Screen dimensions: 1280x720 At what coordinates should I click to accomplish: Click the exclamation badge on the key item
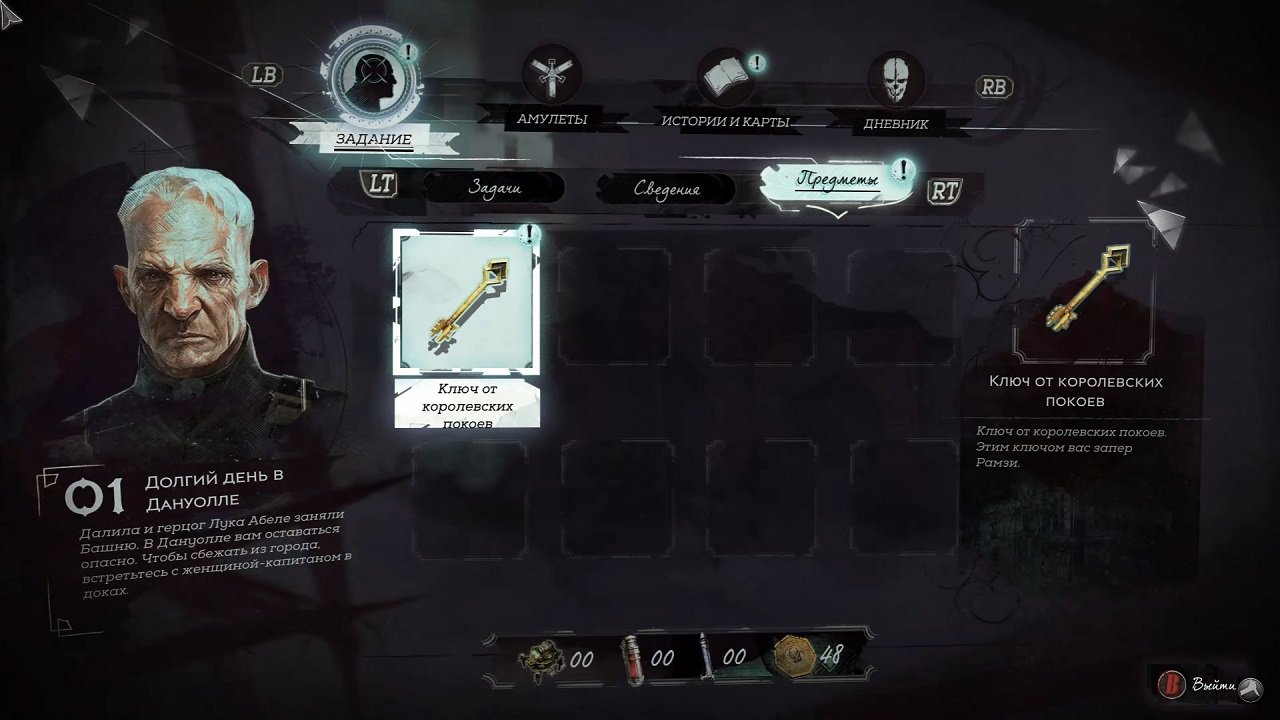pos(532,232)
